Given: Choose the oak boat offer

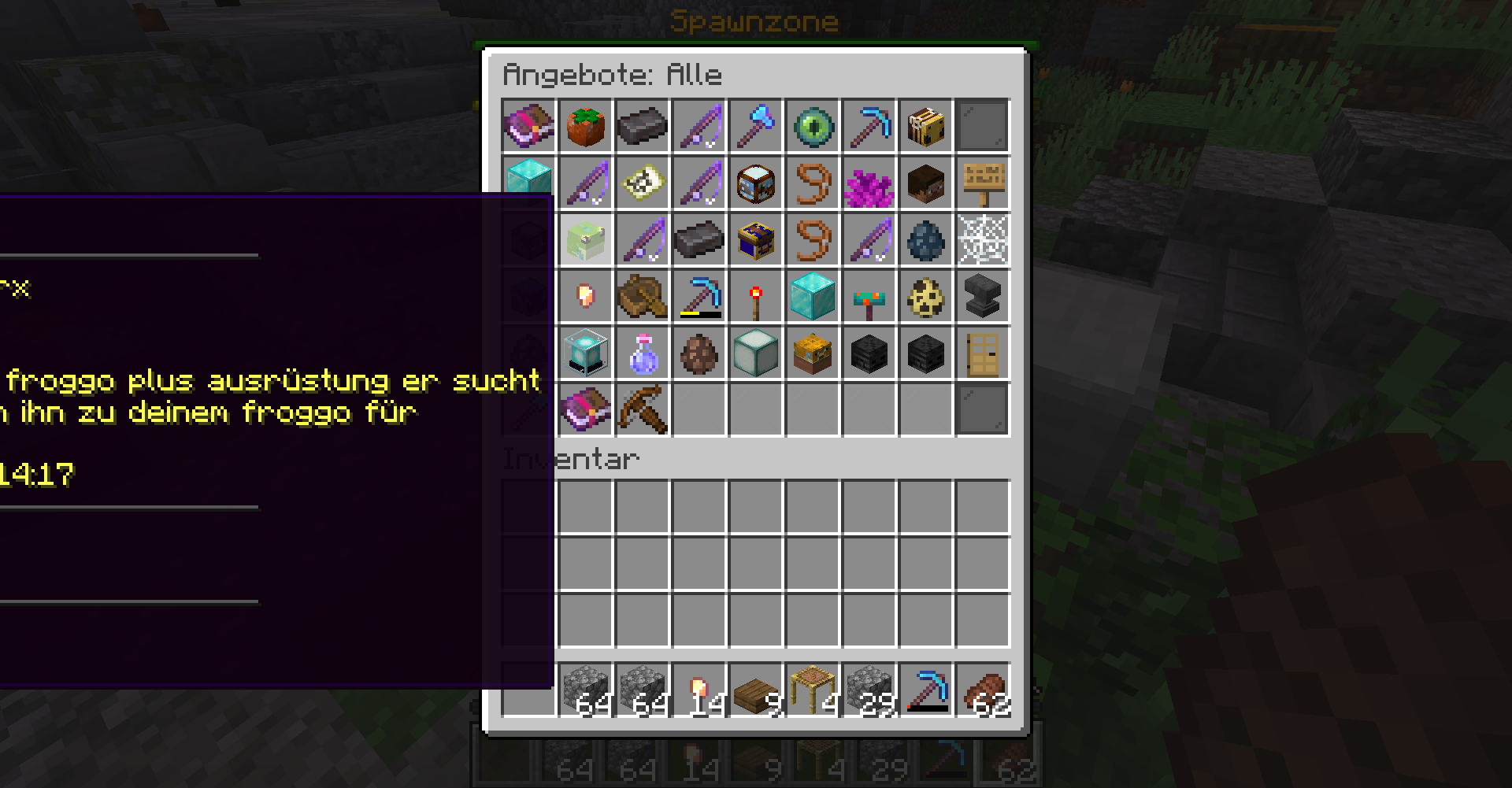Looking at the screenshot, I should click(643, 296).
